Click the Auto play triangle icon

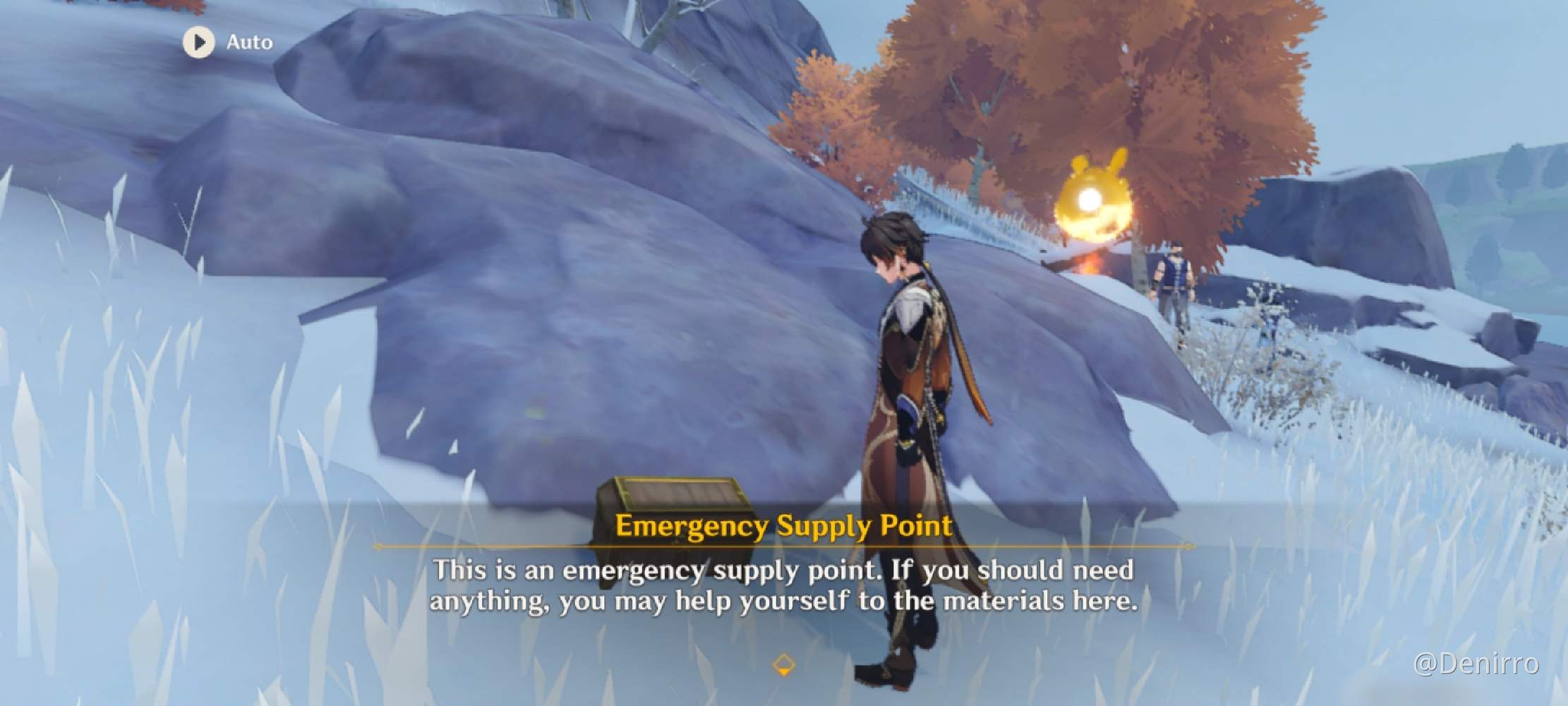(200, 42)
